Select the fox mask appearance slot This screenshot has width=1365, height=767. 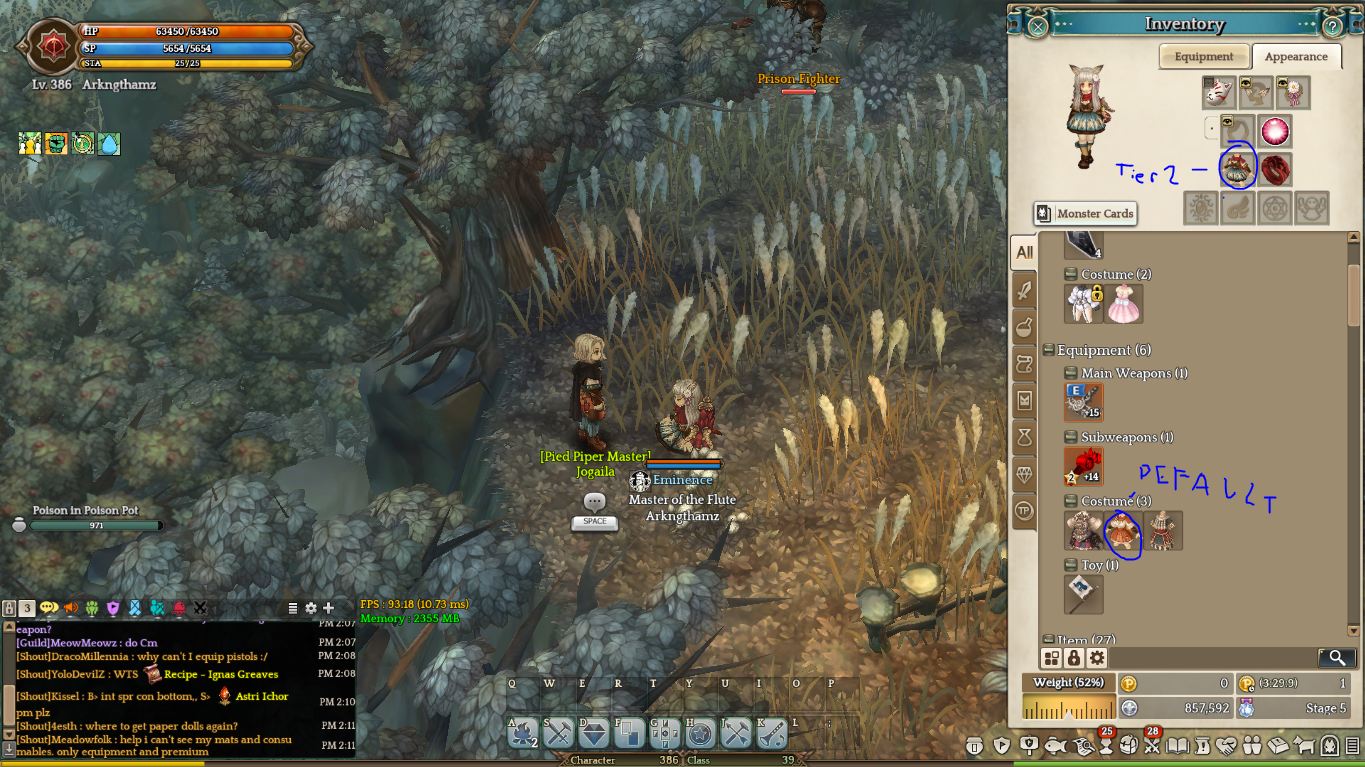coord(1218,93)
